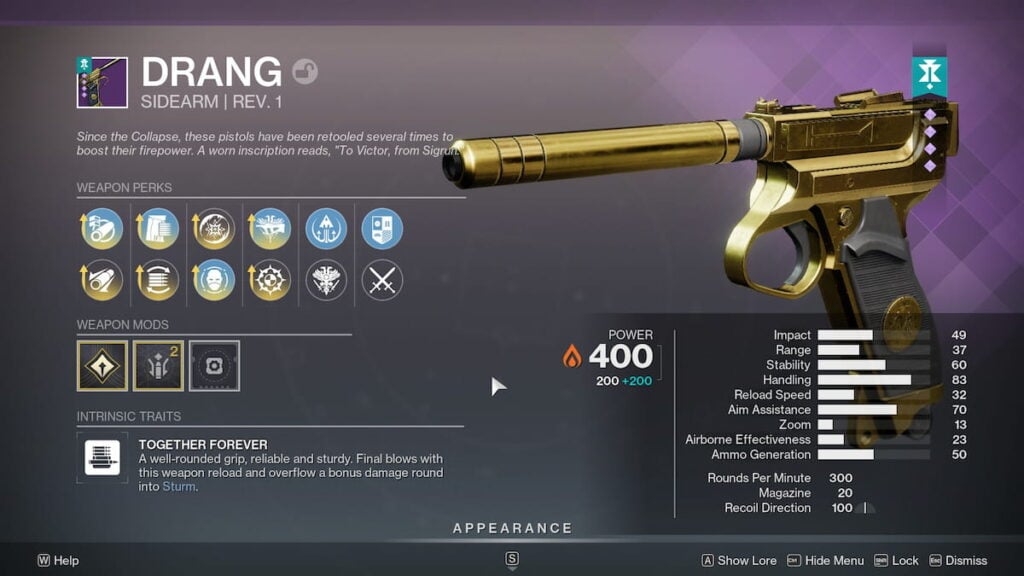Open the gold diamond weapon mod slot
The height and width of the screenshot is (576, 1024).
click(x=102, y=366)
